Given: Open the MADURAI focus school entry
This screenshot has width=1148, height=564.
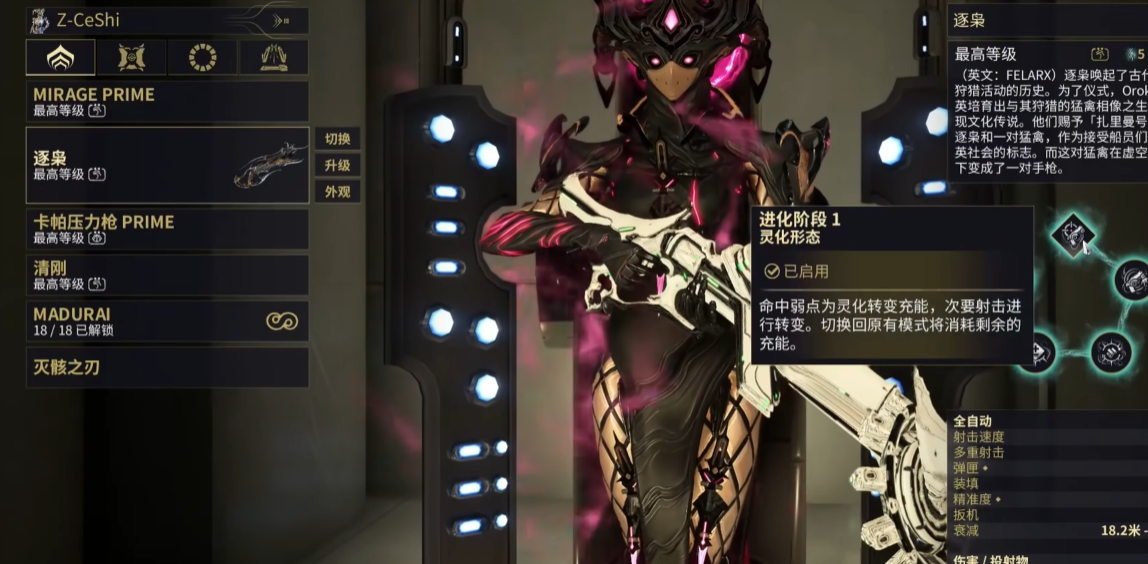Looking at the screenshot, I should [166, 321].
